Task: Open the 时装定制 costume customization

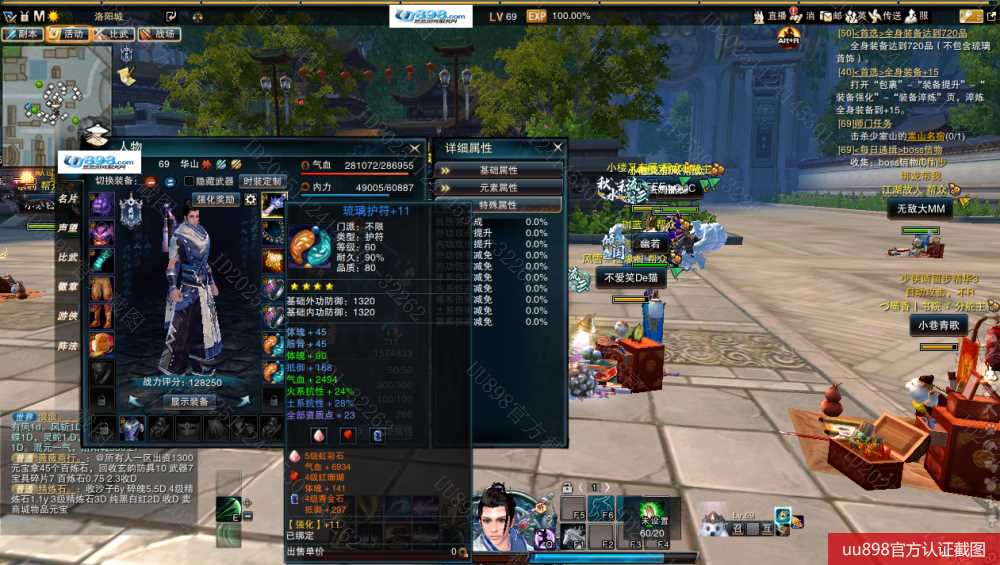Action: 262,181
